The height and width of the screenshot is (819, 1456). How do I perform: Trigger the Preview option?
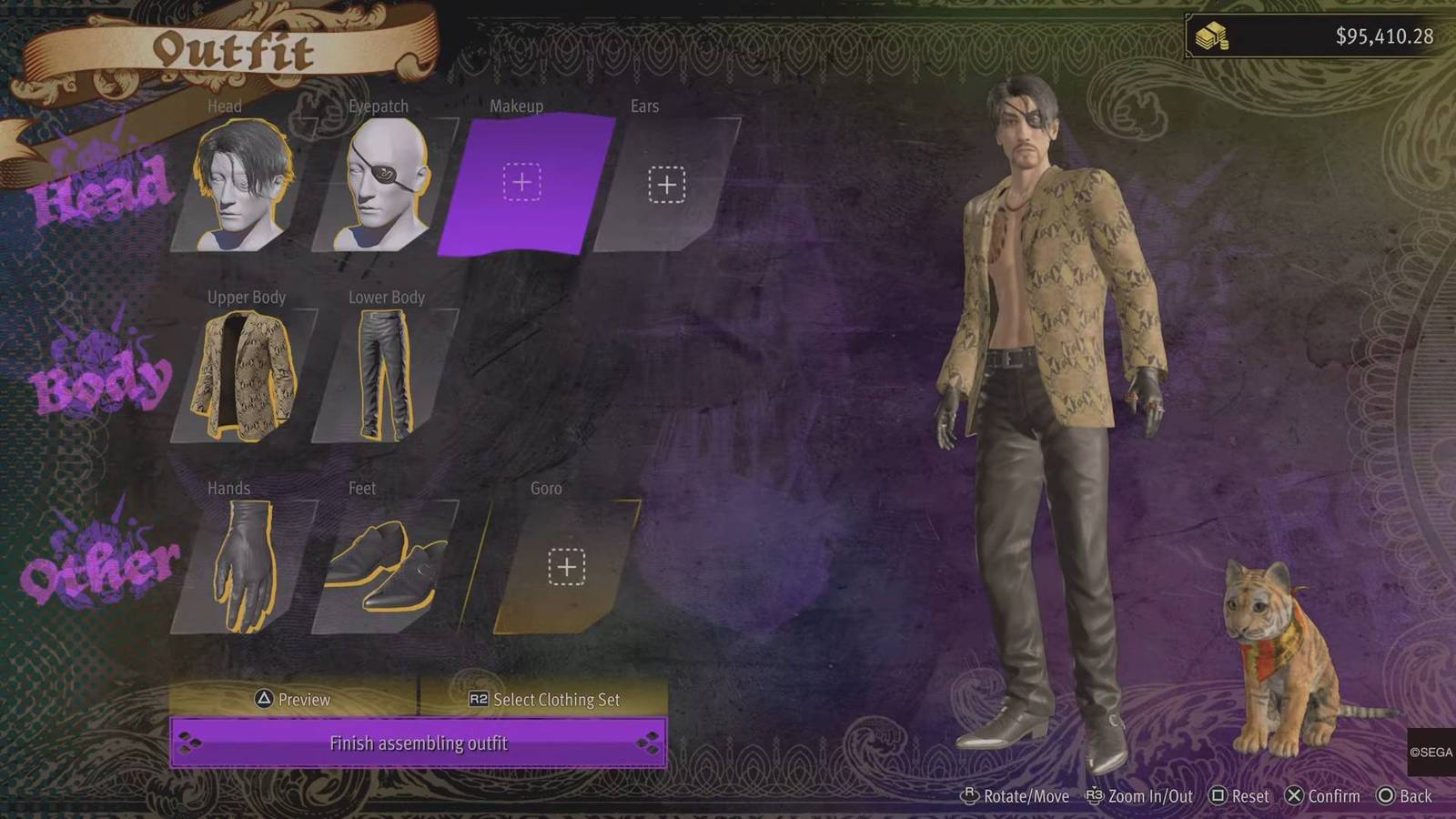point(293,700)
